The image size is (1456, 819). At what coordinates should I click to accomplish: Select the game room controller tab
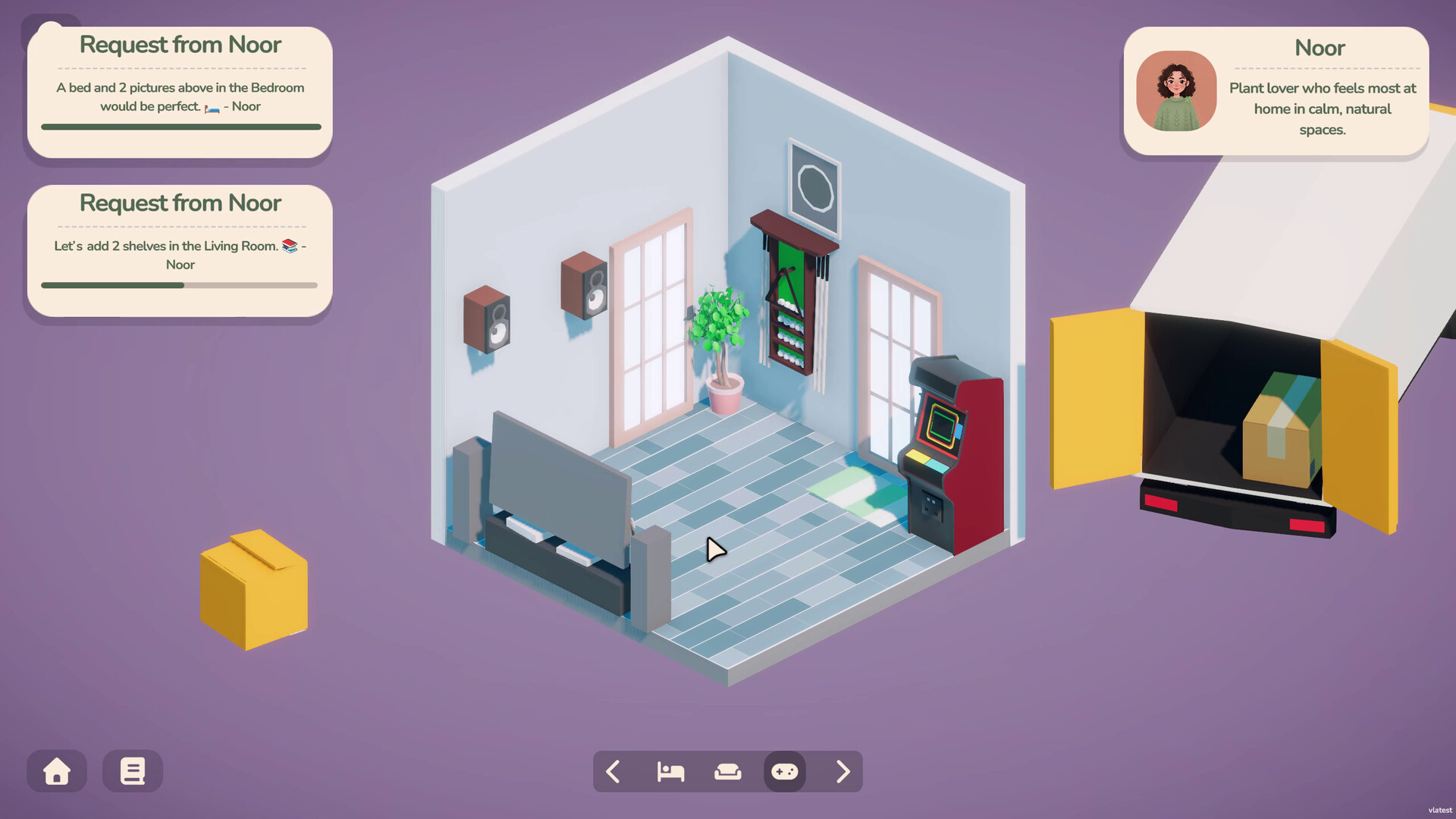tap(785, 772)
